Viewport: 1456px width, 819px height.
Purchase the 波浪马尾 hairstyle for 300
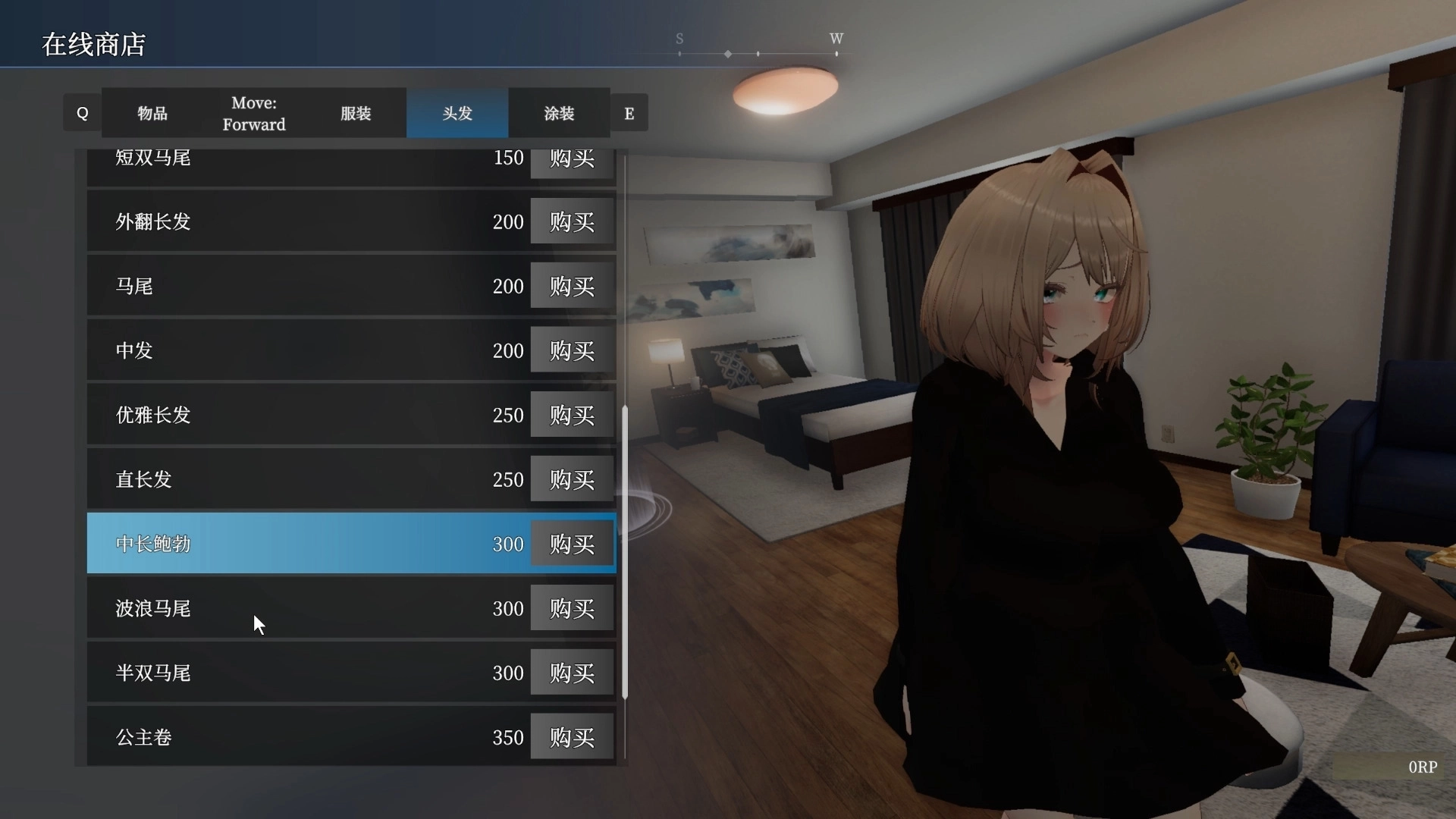[571, 607]
